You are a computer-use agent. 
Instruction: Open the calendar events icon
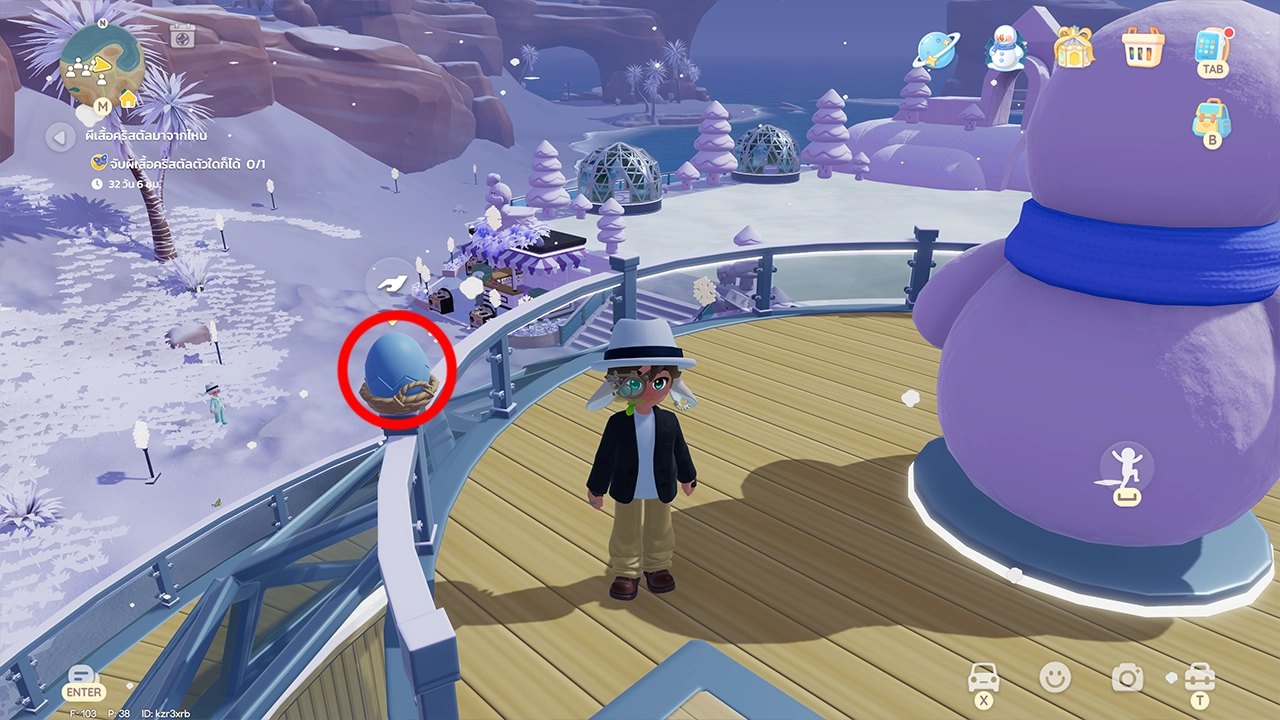click(x=181, y=37)
